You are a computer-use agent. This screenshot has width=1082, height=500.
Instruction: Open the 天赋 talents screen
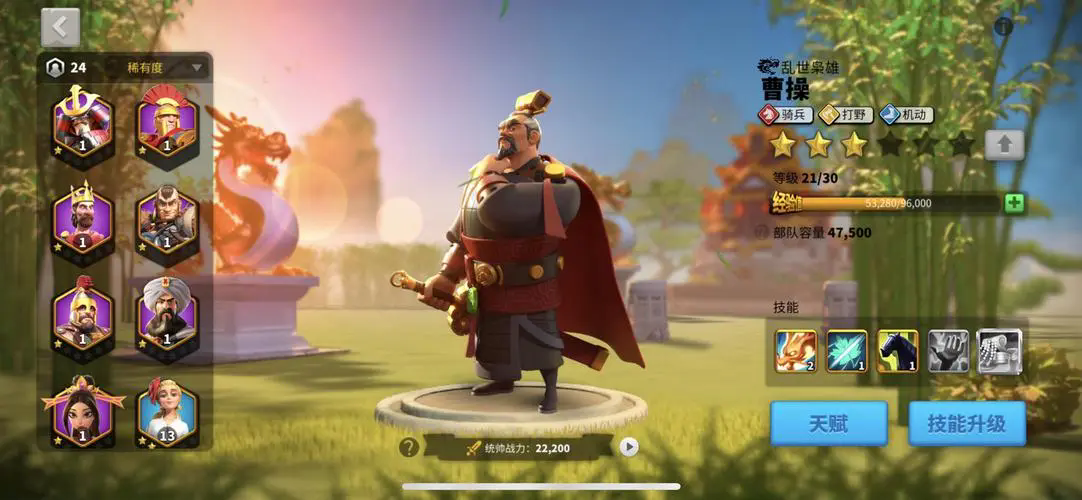[x=828, y=424]
